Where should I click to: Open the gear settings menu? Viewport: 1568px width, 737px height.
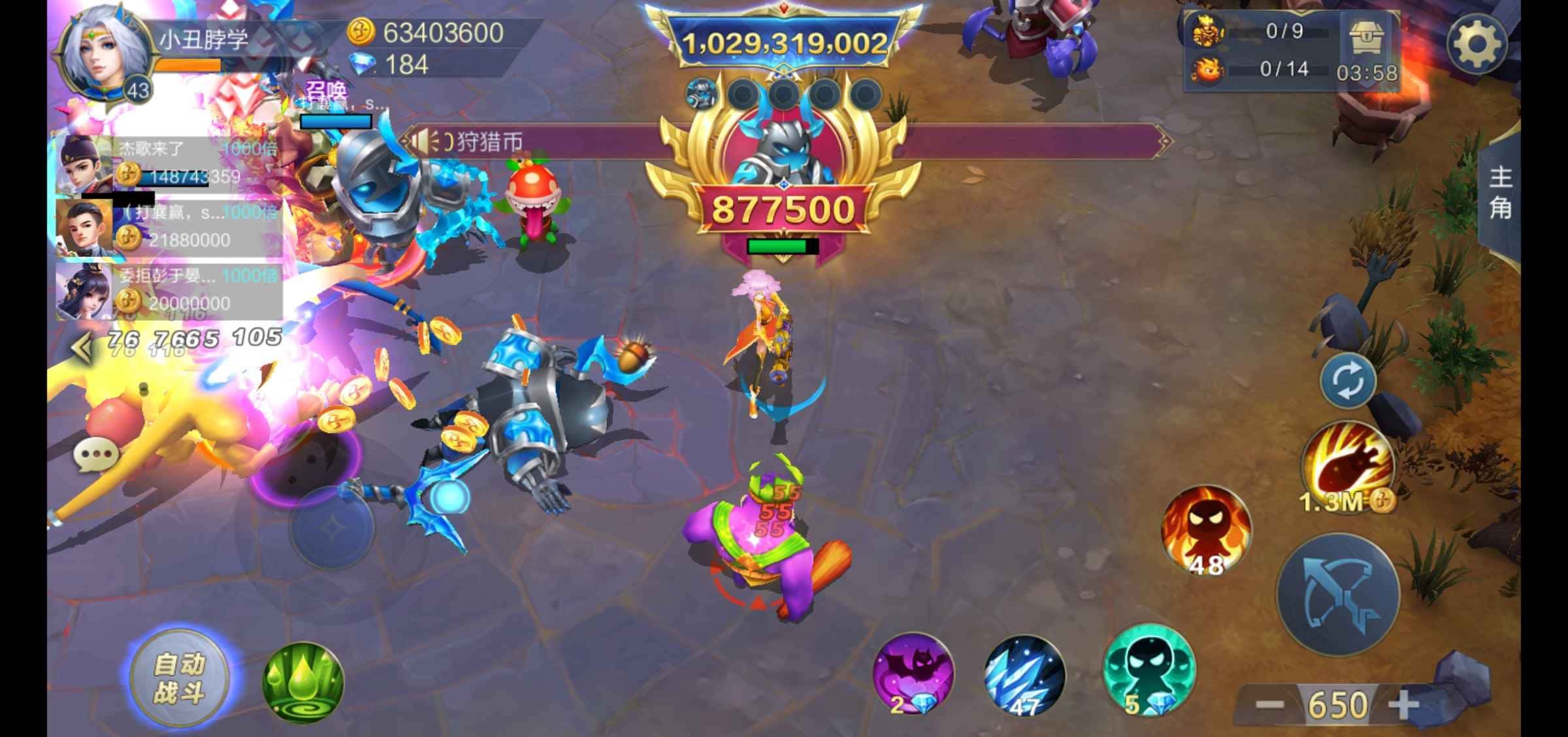(x=1476, y=44)
